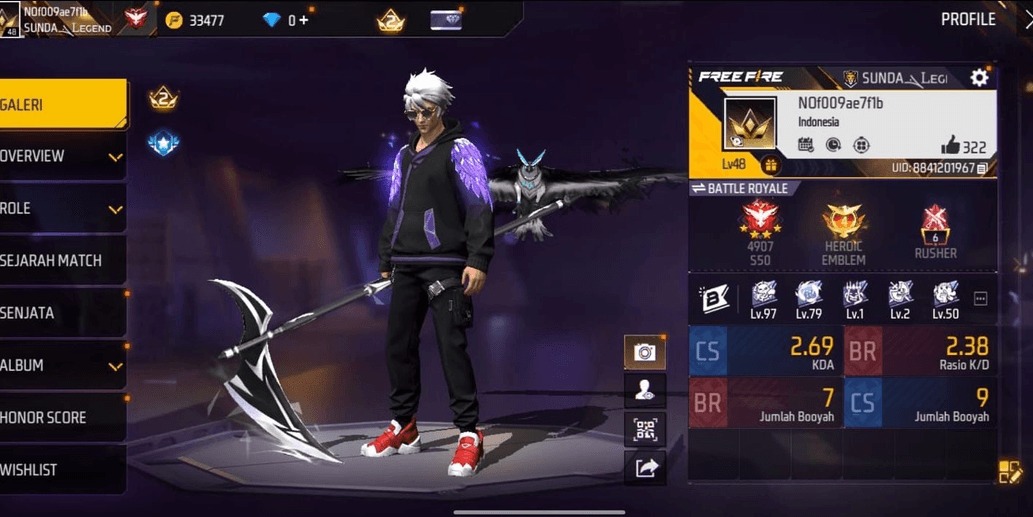This screenshot has height=517, width=1033.
Task: Open the QR code scanner button
Action: [x=645, y=429]
